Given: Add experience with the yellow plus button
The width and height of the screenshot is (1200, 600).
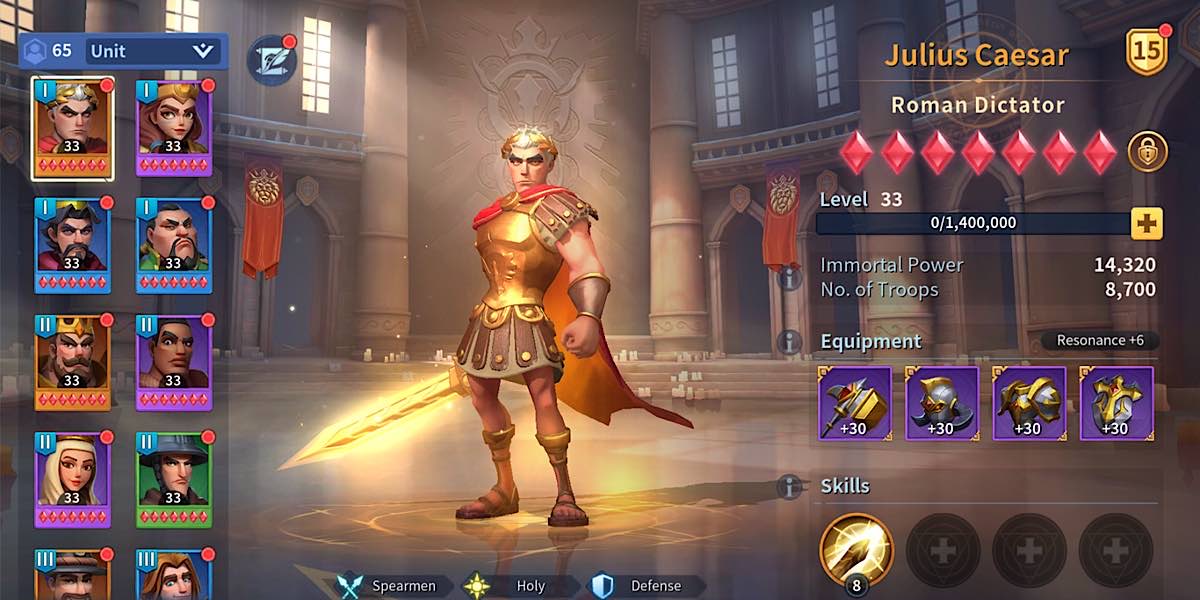Looking at the screenshot, I should click(x=1147, y=223).
